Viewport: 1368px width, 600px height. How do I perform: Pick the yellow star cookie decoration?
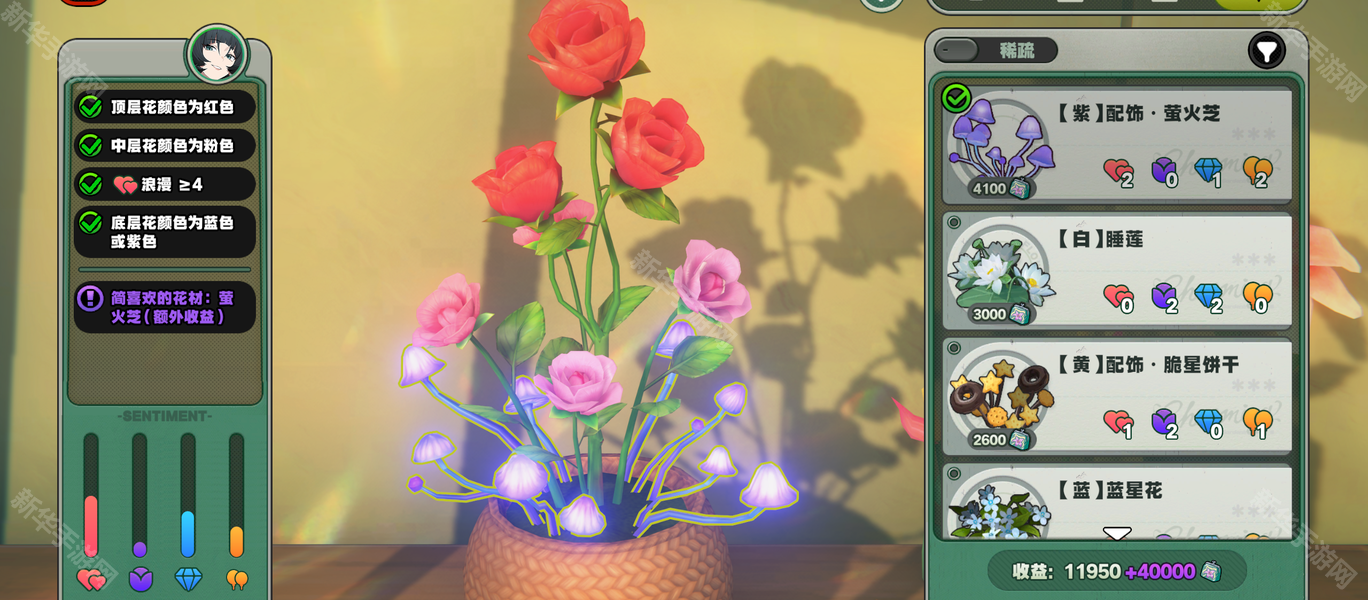click(x=1117, y=396)
